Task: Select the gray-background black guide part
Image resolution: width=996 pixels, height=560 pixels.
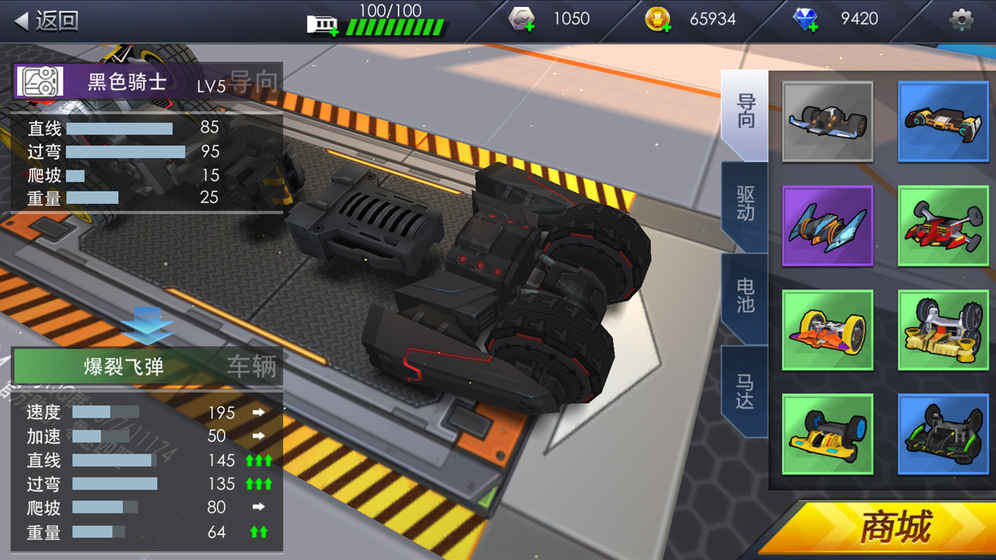Action: click(827, 121)
